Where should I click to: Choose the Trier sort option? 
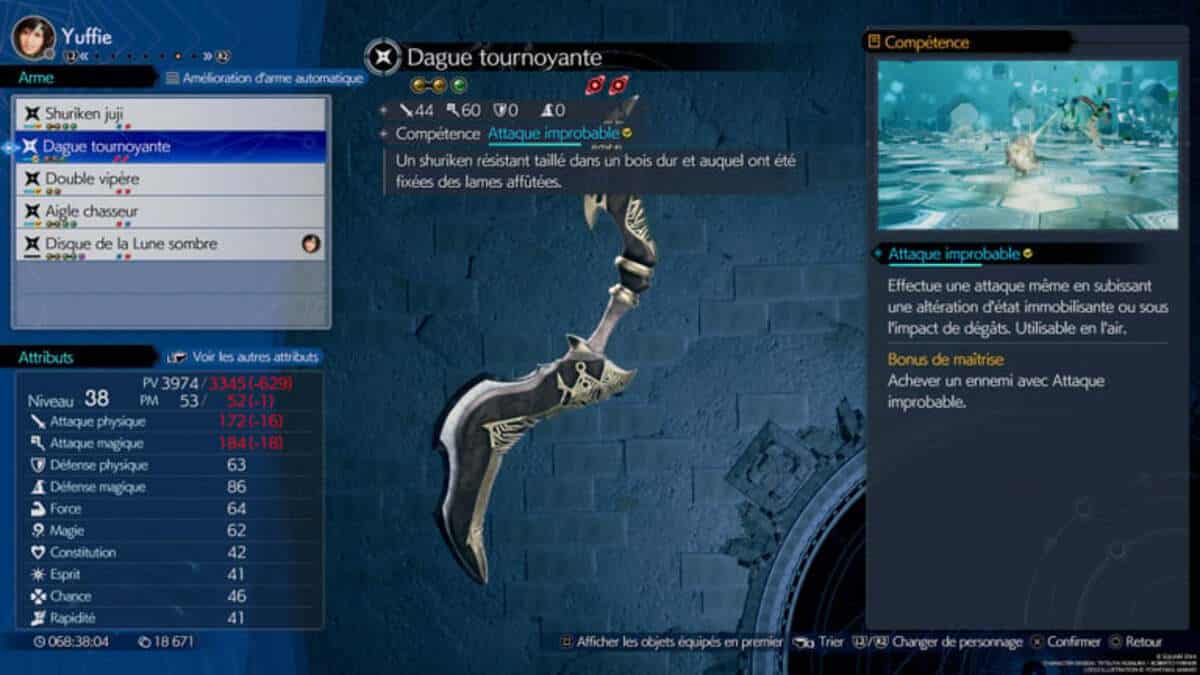821,642
